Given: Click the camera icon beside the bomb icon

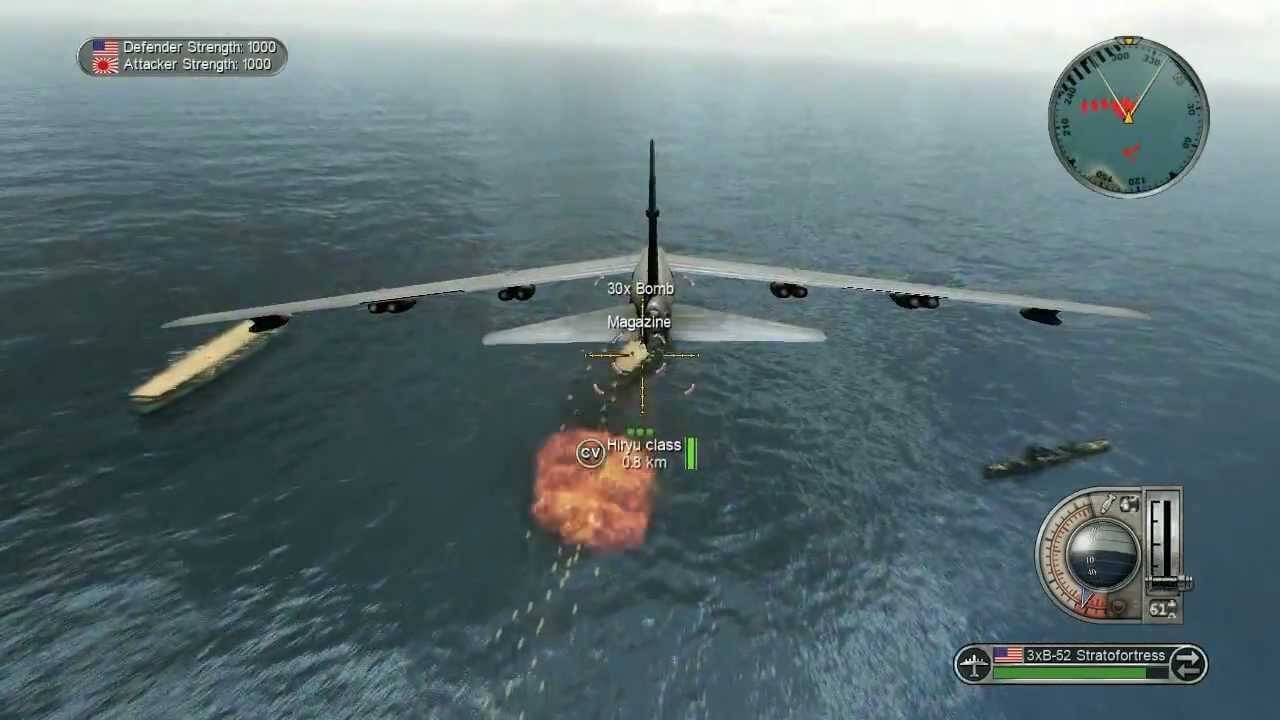Looking at the screenshot, I should (x=1130, y=503).
